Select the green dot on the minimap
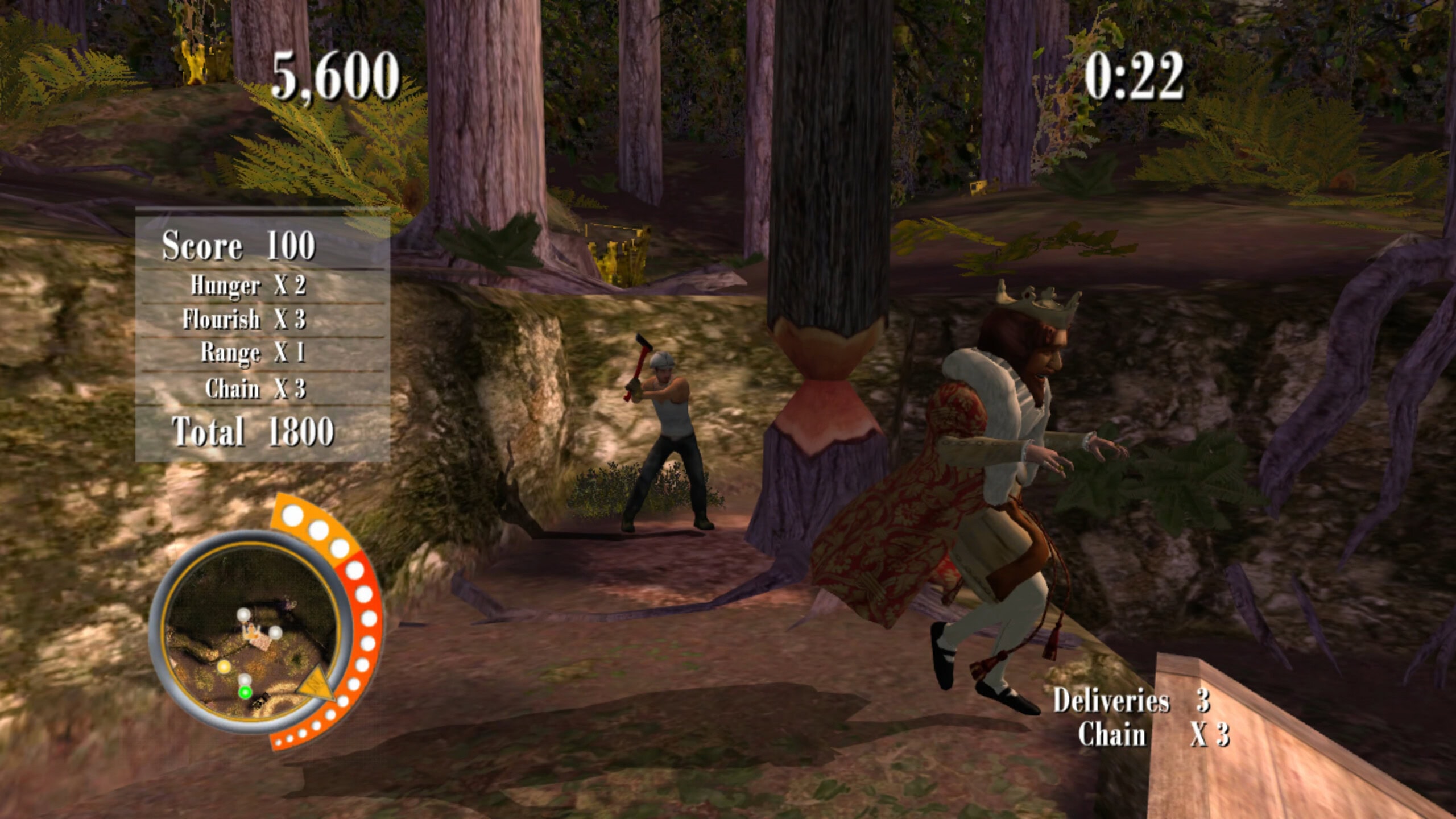 pos(245,692)
